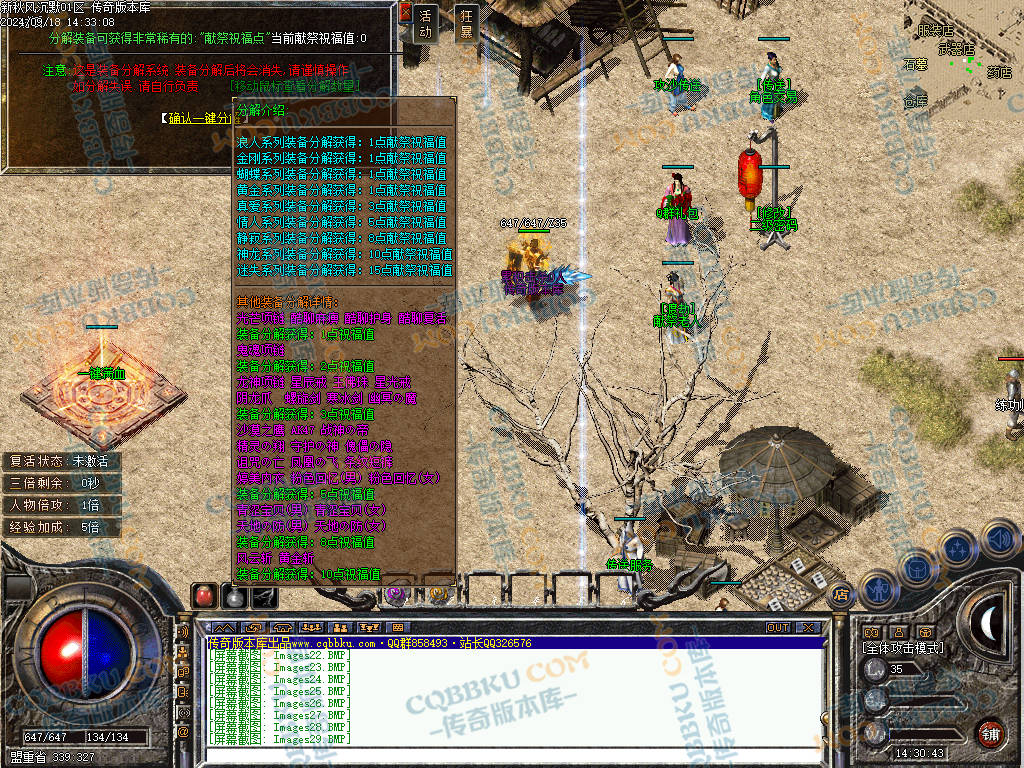Close the game with the X button beside OUT
The image size is (1024, 768).
807,628
